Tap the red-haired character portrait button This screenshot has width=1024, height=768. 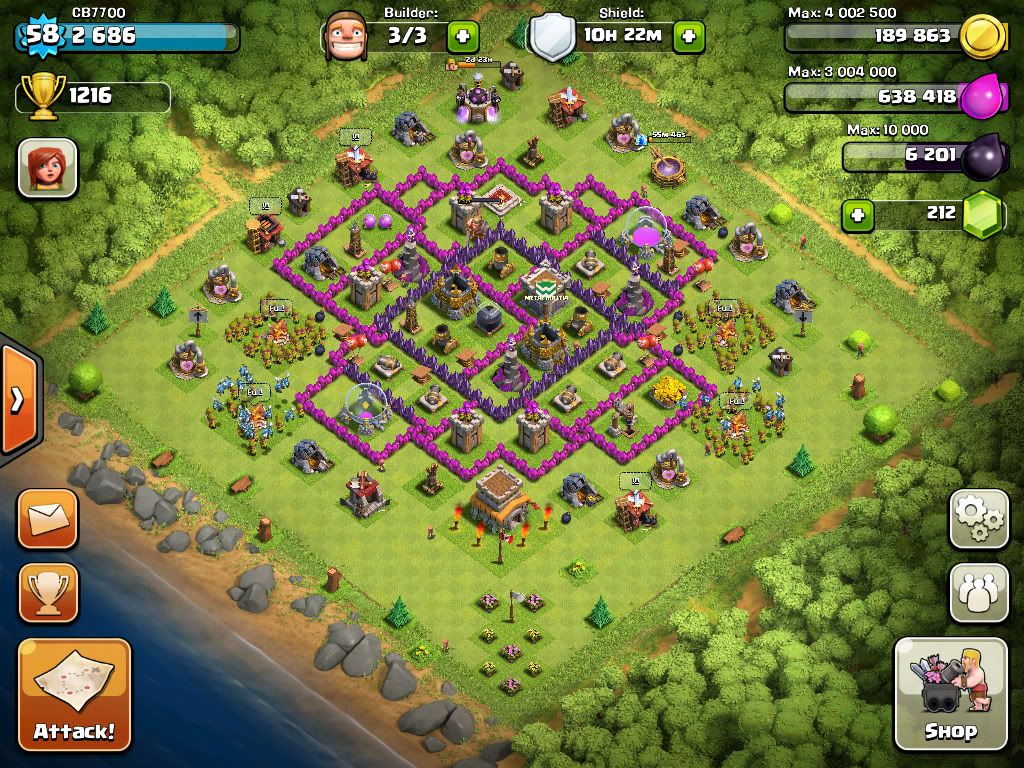click(x=47, y=167)
